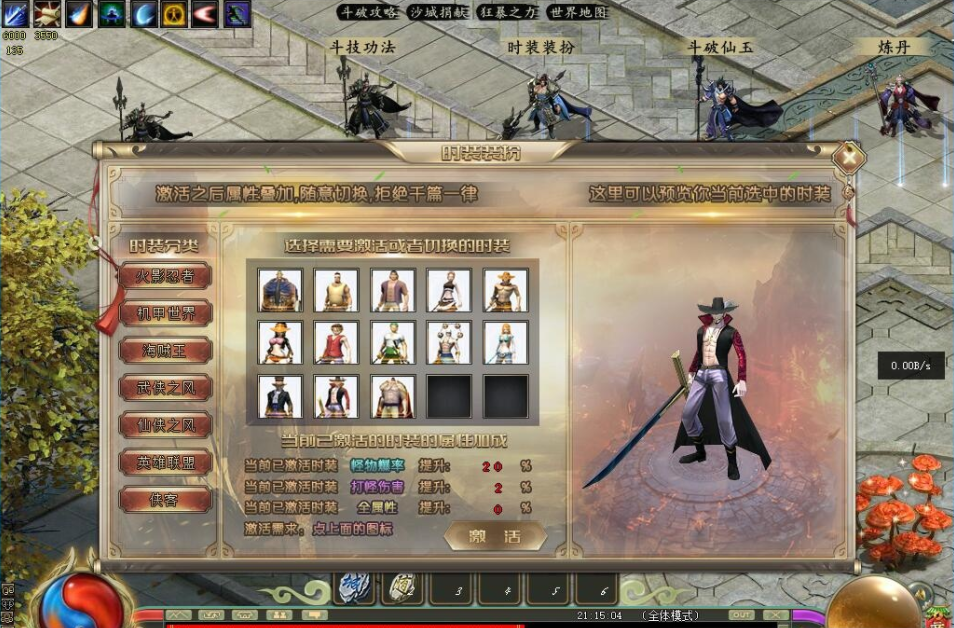Pick the red-vest straw hat costume
Image resolution: width=954 pixels, height=628 pixels.
336,342
